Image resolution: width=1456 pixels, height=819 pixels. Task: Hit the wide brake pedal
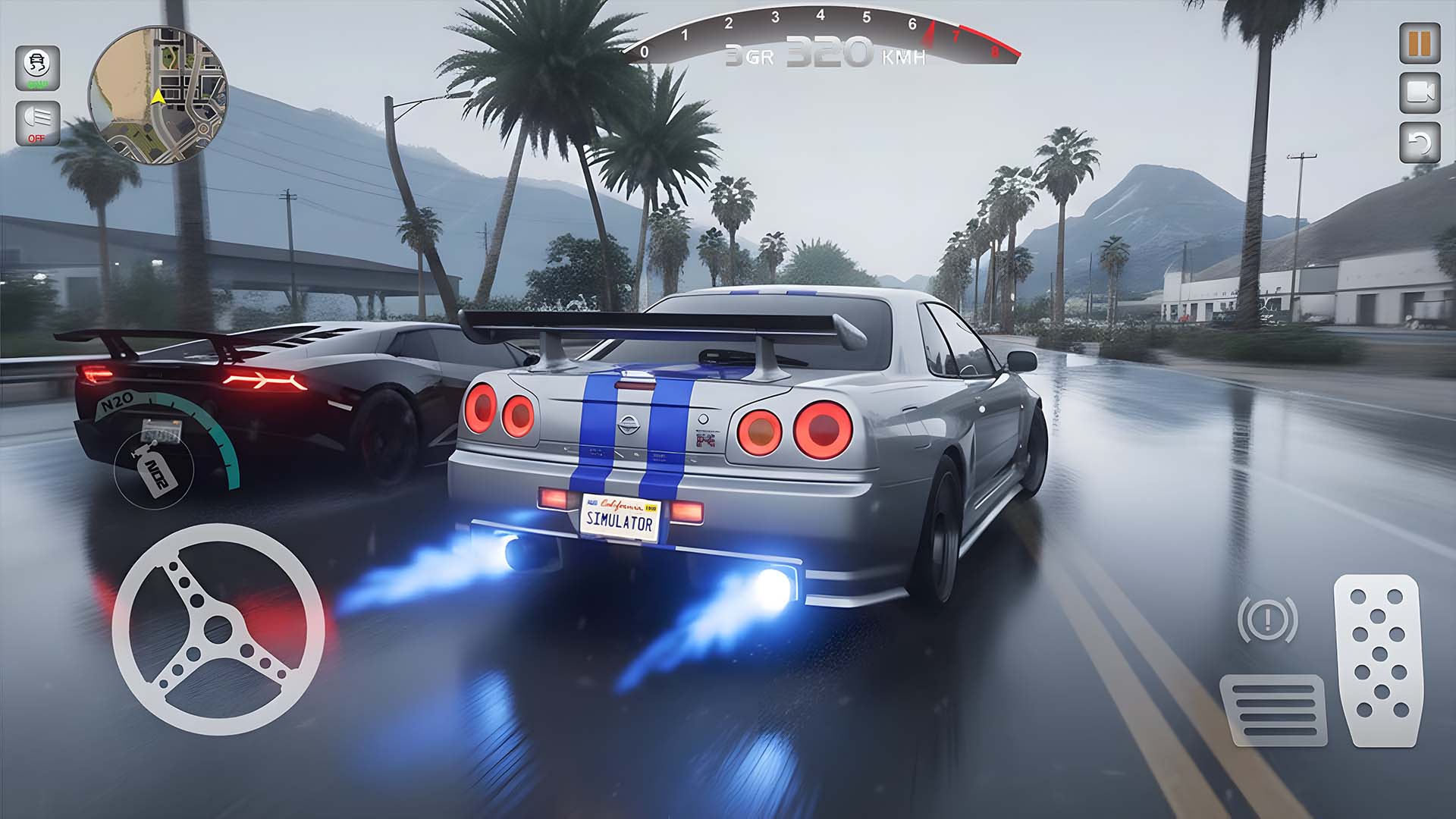[1273, 710]
